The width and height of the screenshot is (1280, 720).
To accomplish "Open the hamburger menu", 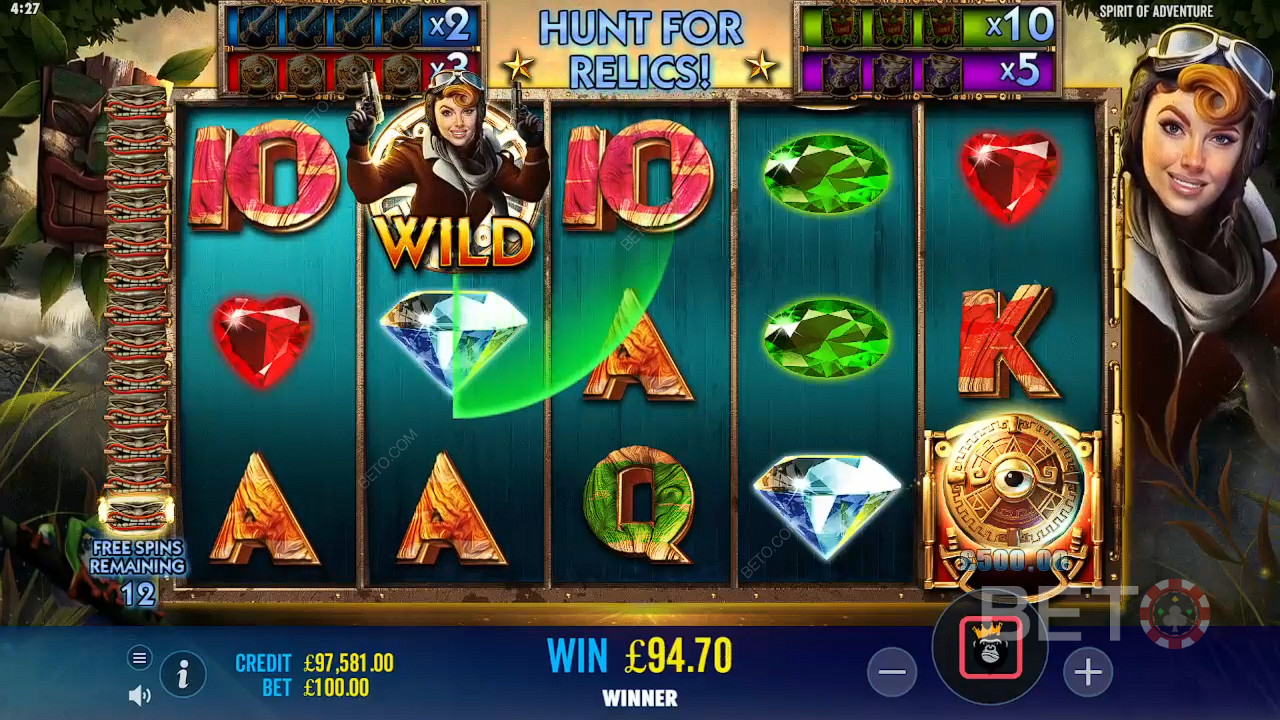I will click(x=140, y=657).
